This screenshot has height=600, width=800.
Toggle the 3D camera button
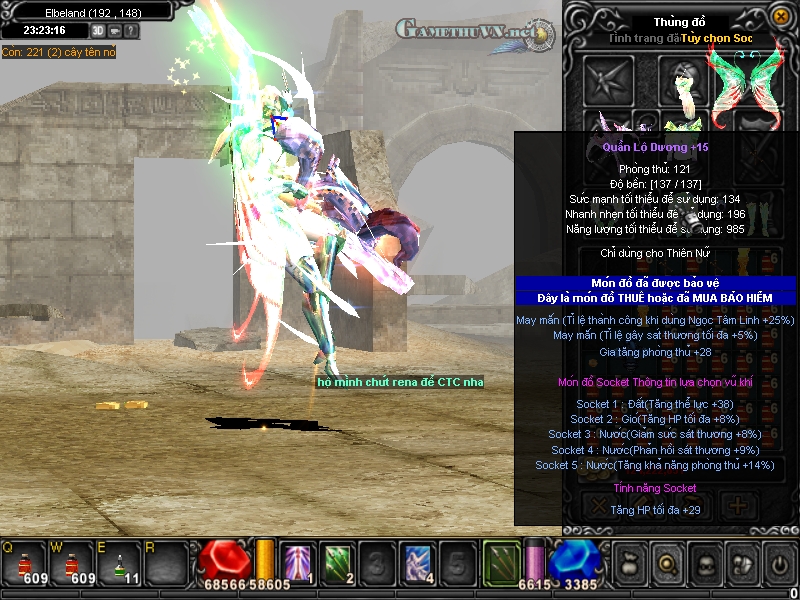coord(99,31)
